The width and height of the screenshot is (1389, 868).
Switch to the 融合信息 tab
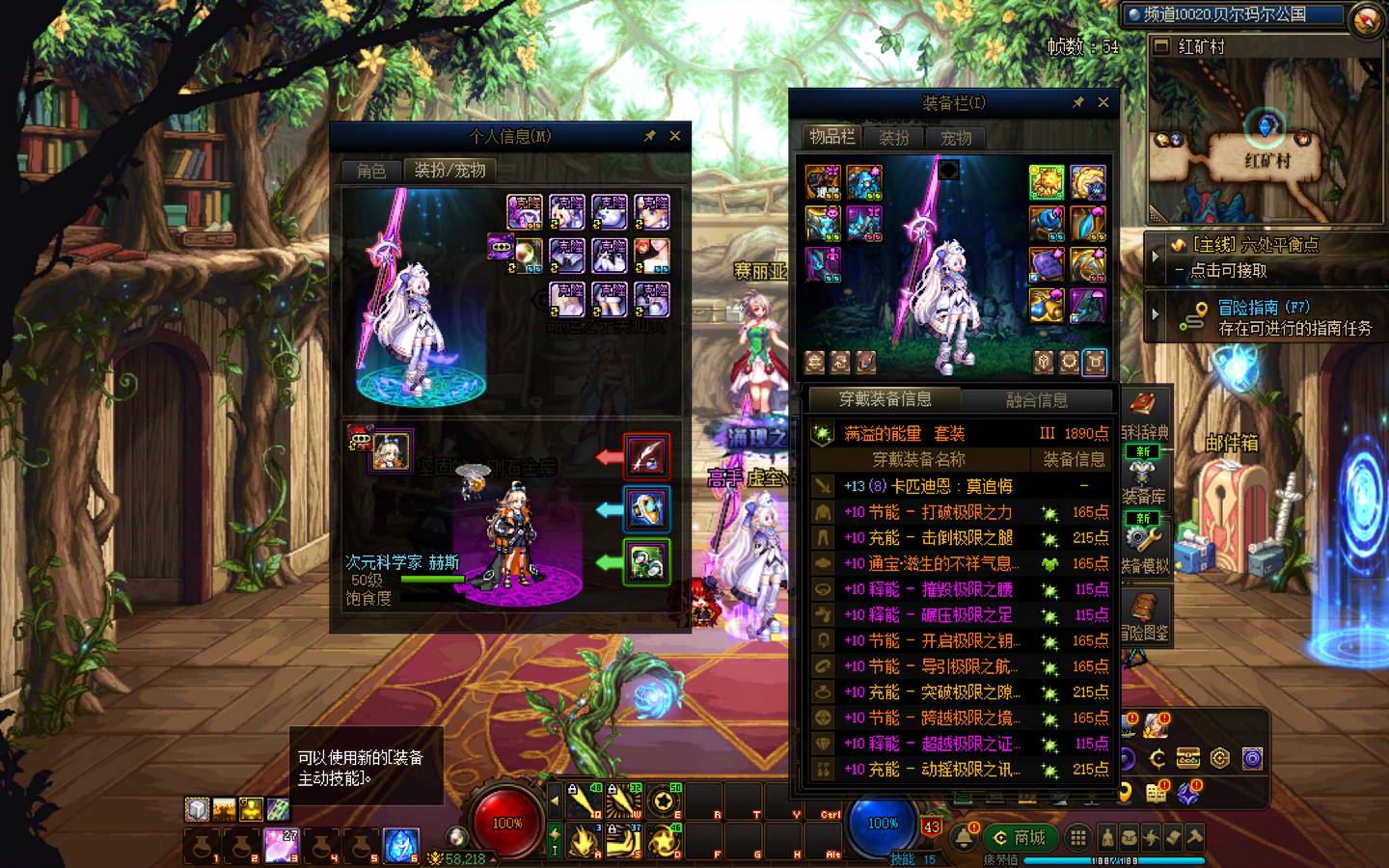point(1036,399)
